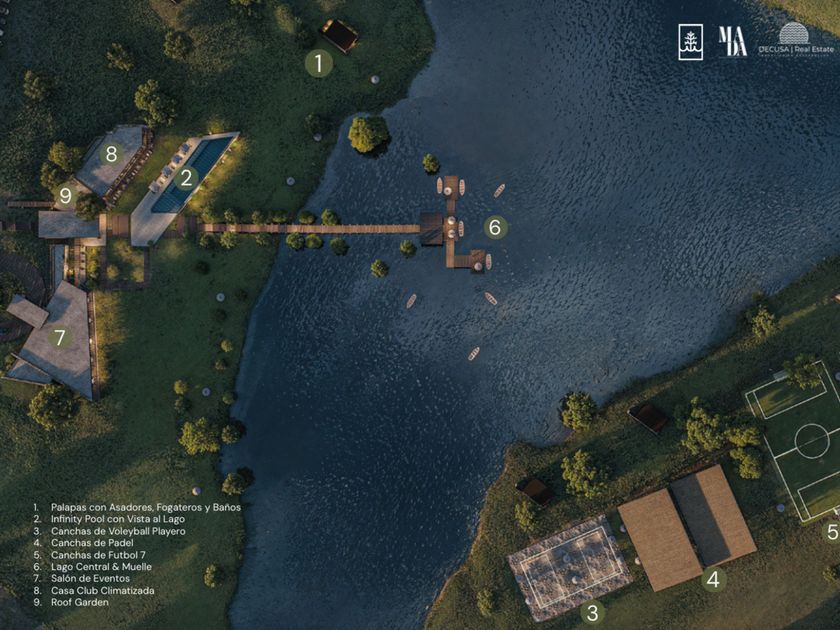Click the MDA logo
Image resolution: width=840 pixels, height=630 pixels.
732,42
